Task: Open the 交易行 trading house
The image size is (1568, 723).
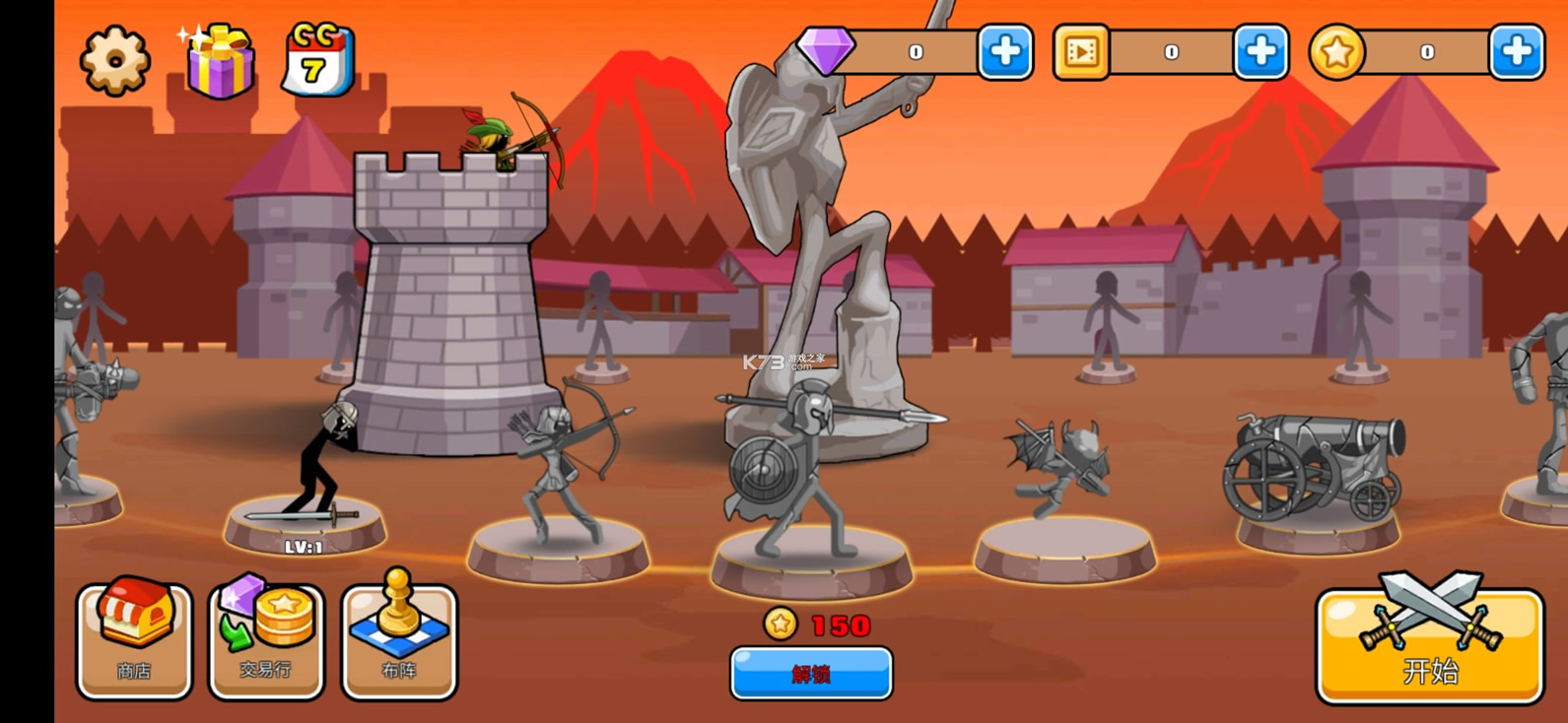Action: point(266,640)
